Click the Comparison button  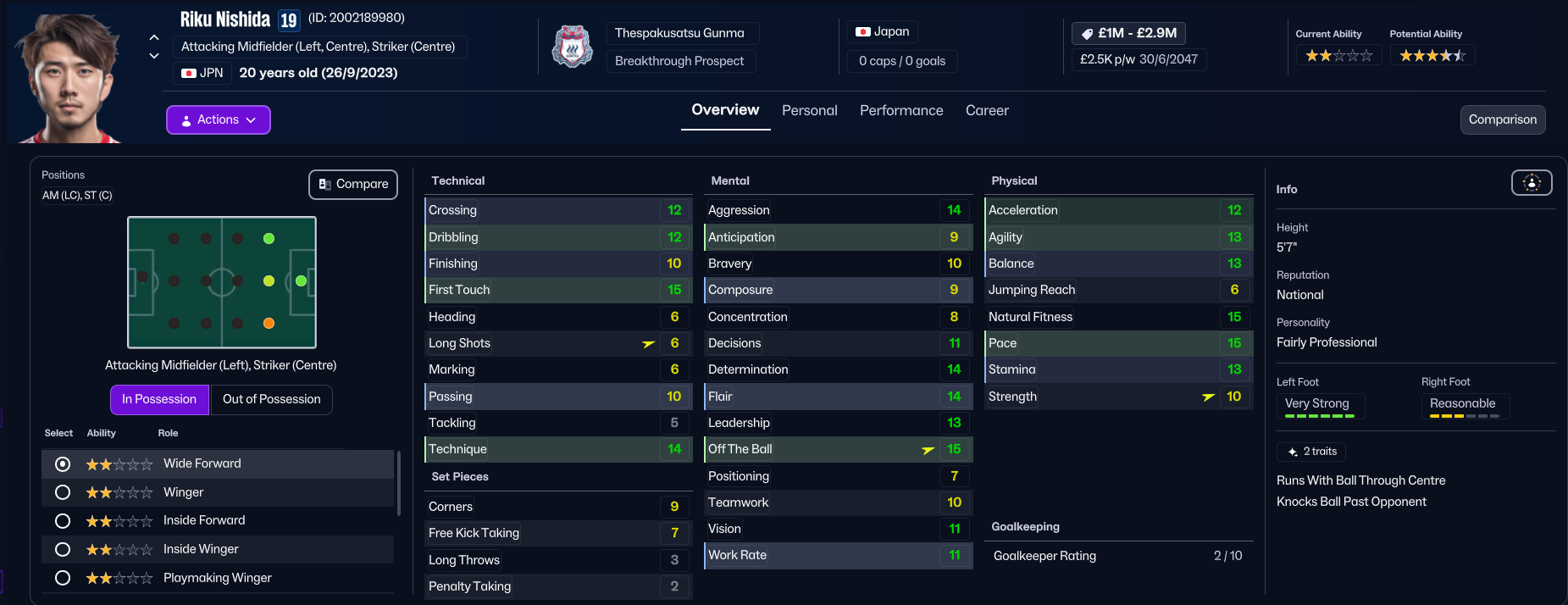(x=1502, y=120)
